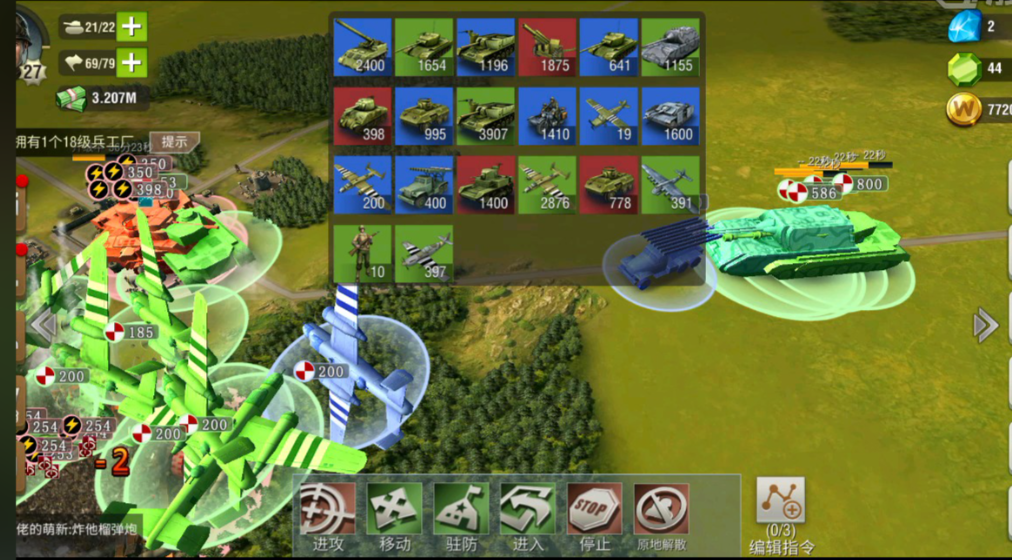The height and width of the screenshot is (560, 1012).
Task: Add aircraft capacity with the 69/79 plus button
Action: (132, 63)
